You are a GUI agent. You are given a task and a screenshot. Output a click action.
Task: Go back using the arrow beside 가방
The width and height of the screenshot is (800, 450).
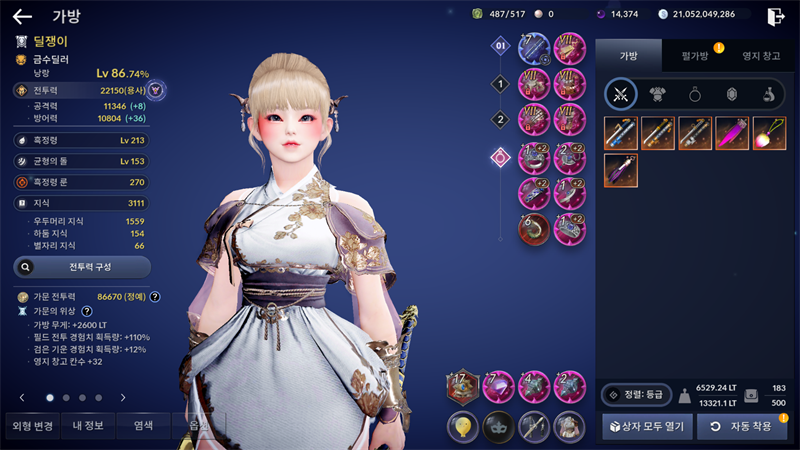click(x=22, y=16)
